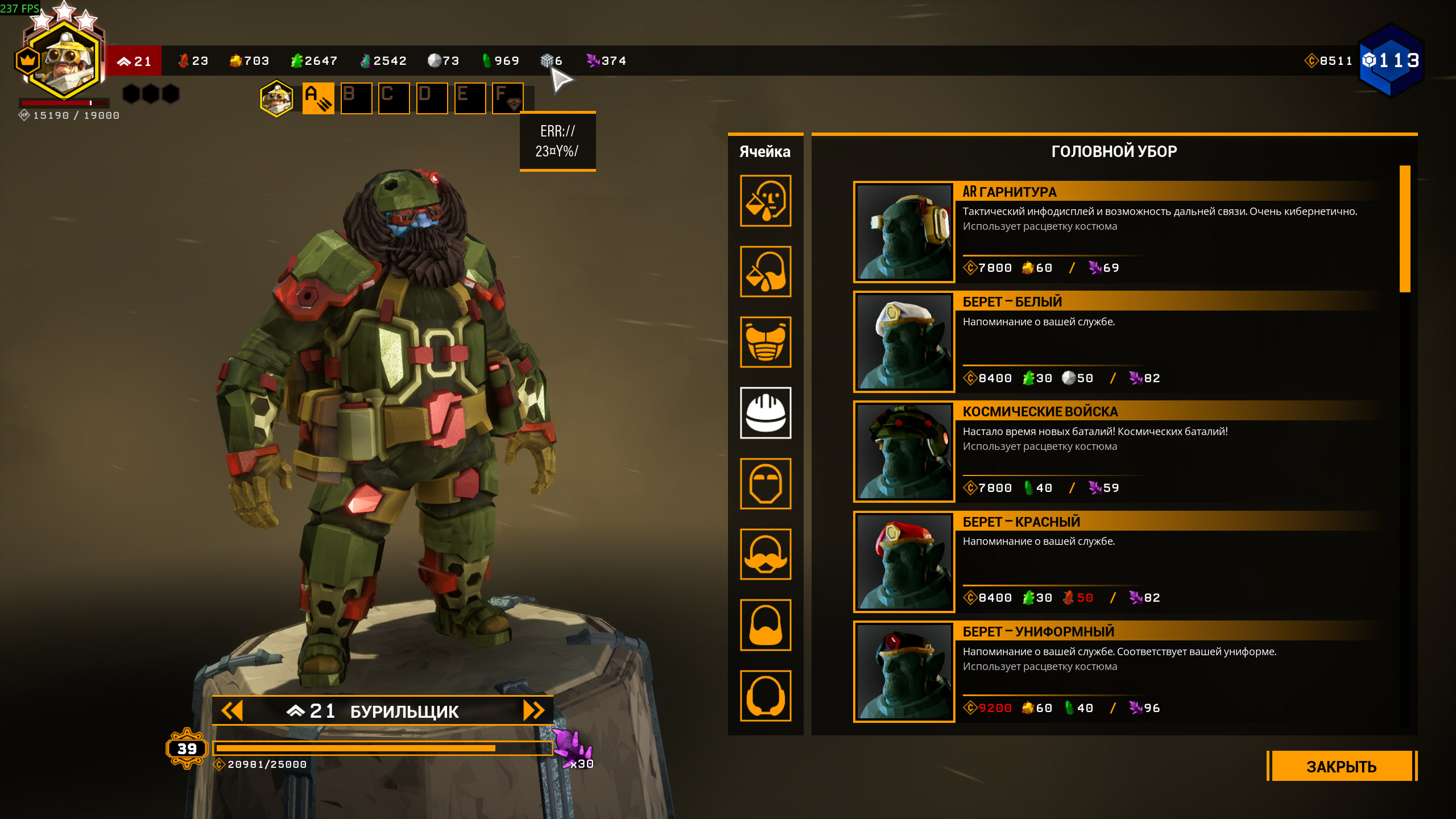Open the skin color slot with face and paint
Image resolution: width=1456 pixels, height=819 pixels.
(766, 201)
